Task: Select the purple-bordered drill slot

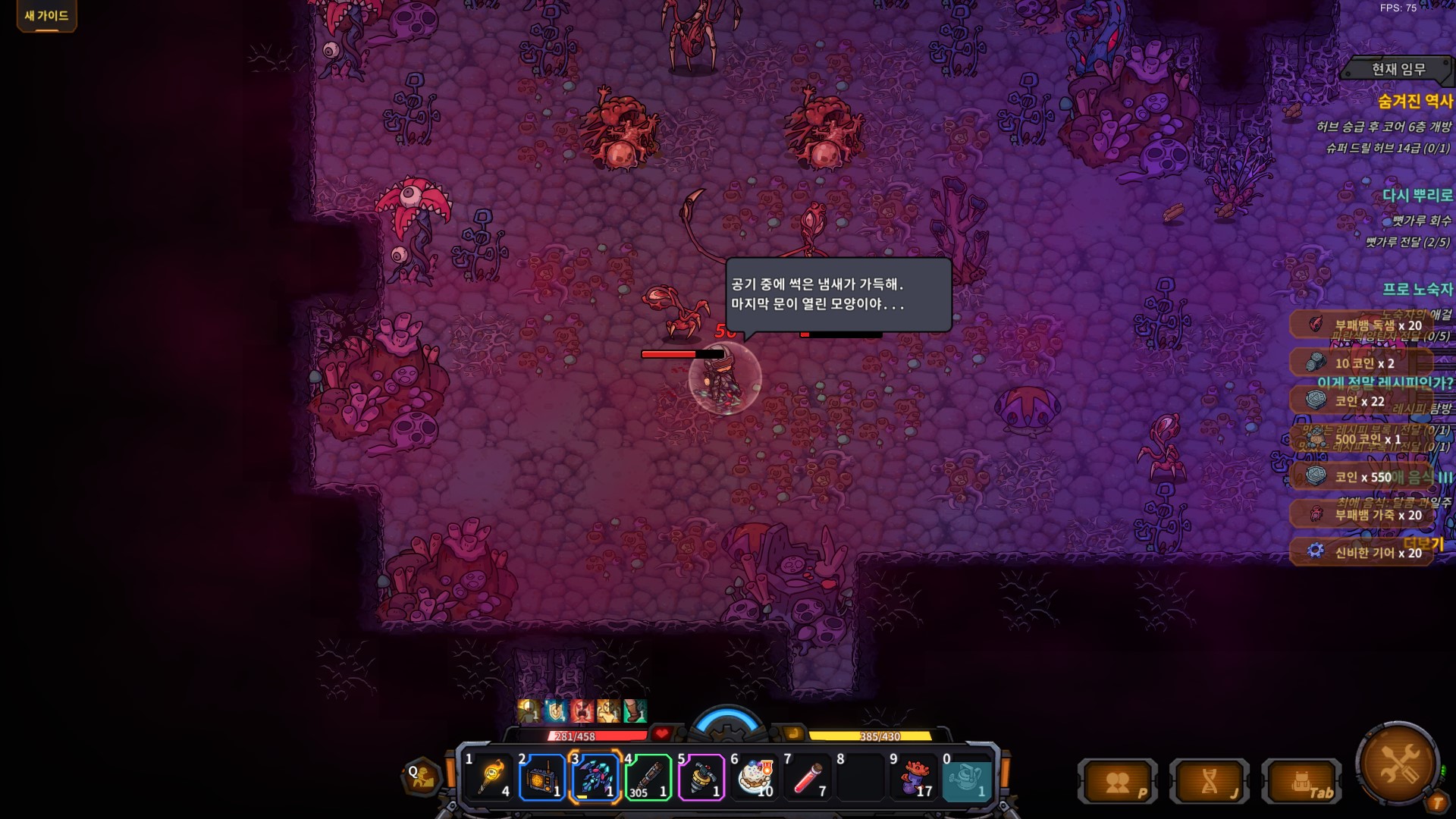Action: pyautogui.click(x=701, y=777)
